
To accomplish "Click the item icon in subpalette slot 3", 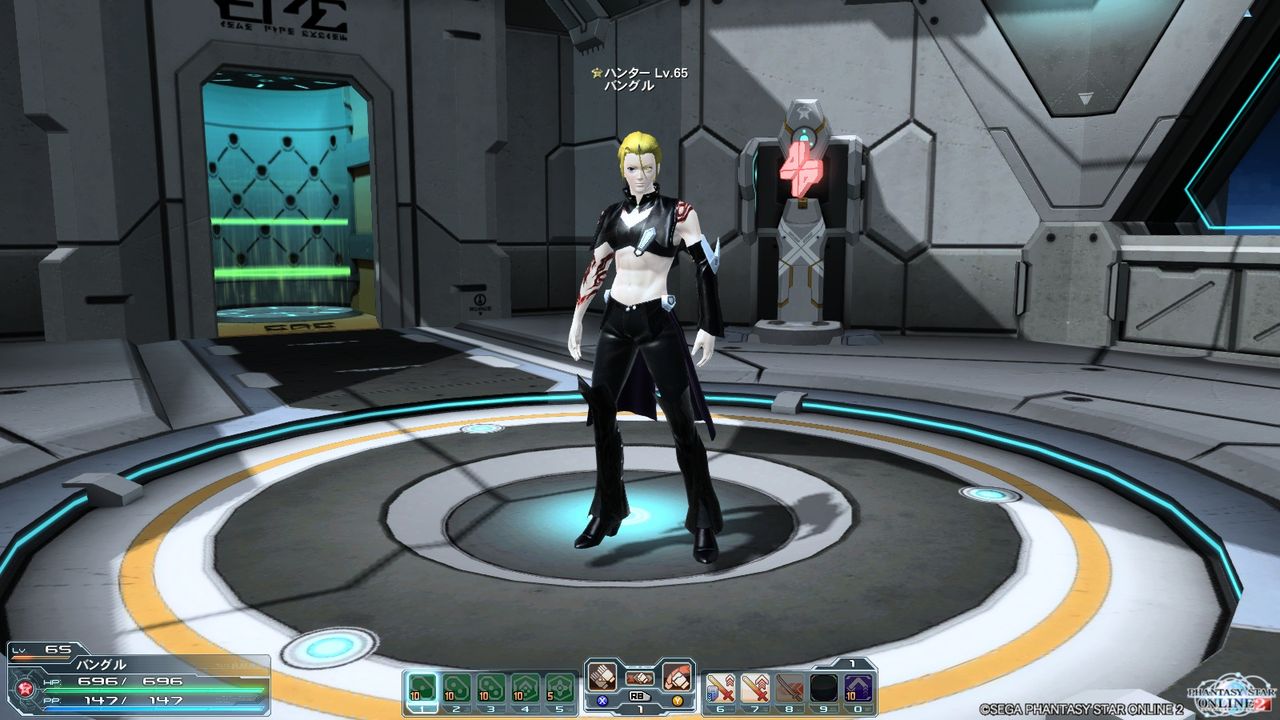I will click(491, 686).
